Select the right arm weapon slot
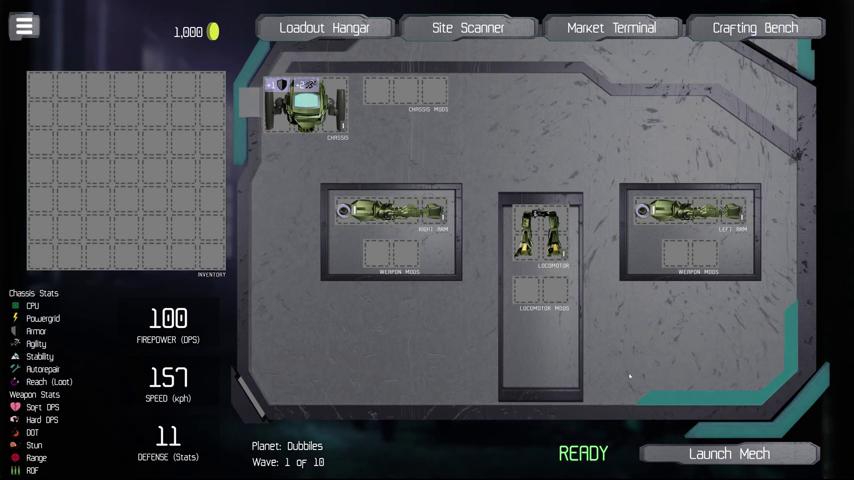Screen dimensions: 854x480 (x=391, y=211)
